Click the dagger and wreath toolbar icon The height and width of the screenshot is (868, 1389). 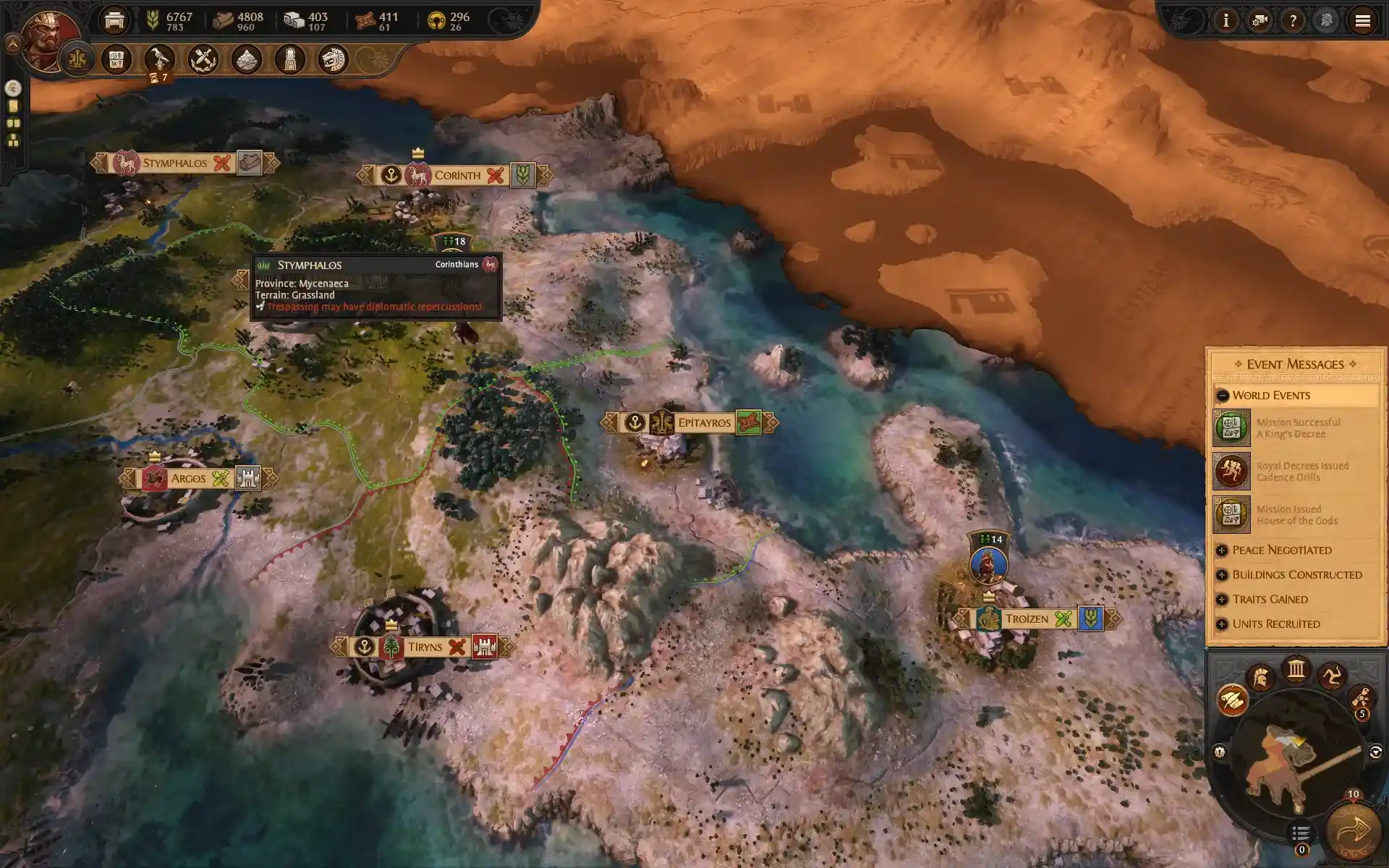point(203,61)
